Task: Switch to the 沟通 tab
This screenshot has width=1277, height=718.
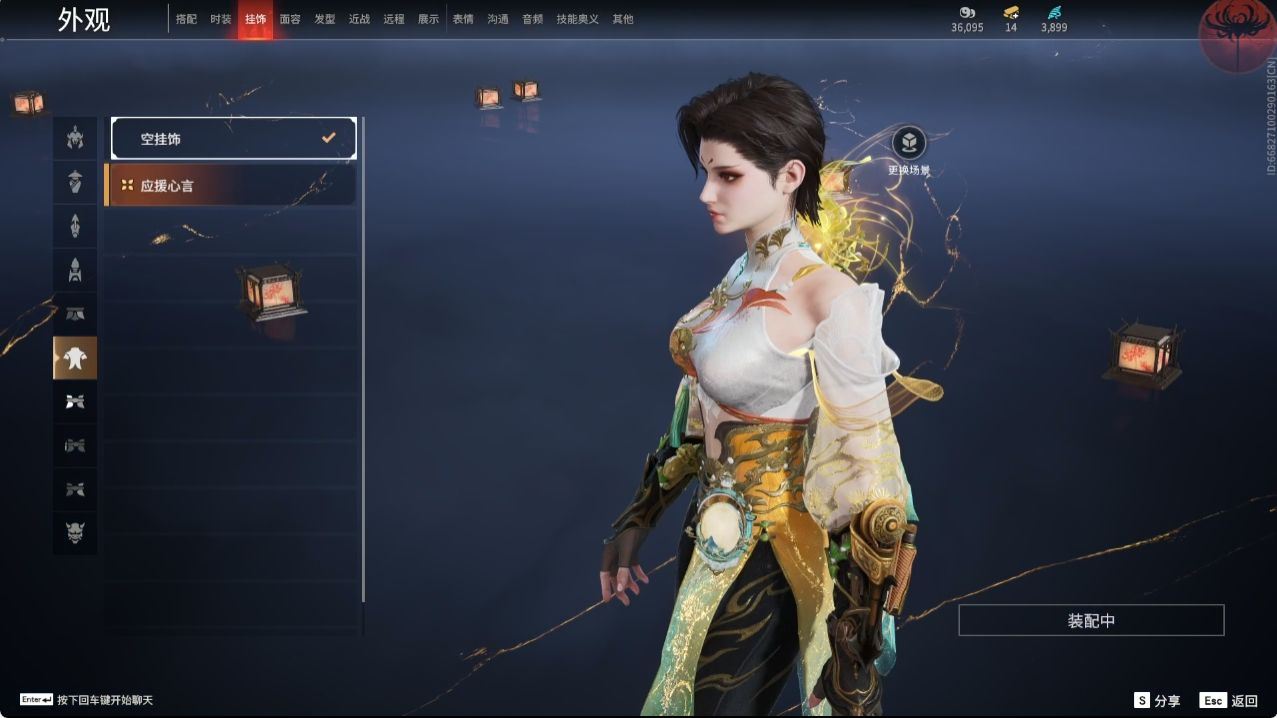Action: 498,19
